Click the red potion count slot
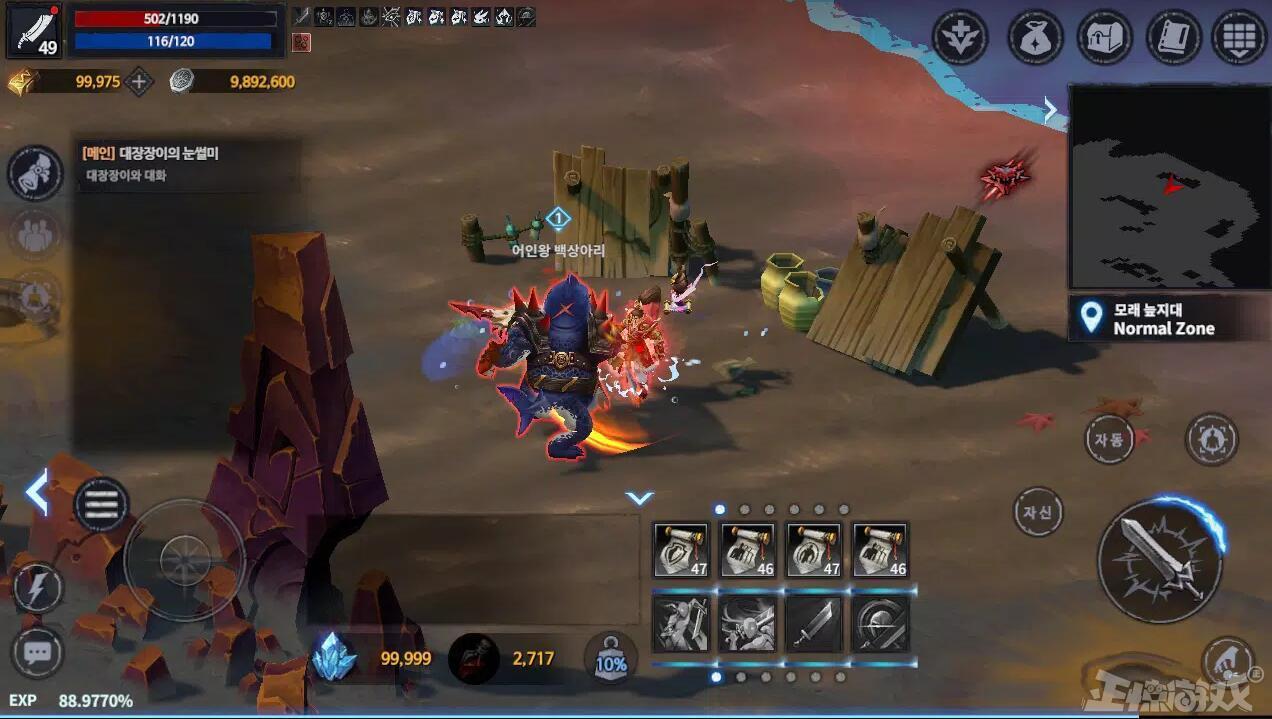1272x719 pixels. pos(474,658)
